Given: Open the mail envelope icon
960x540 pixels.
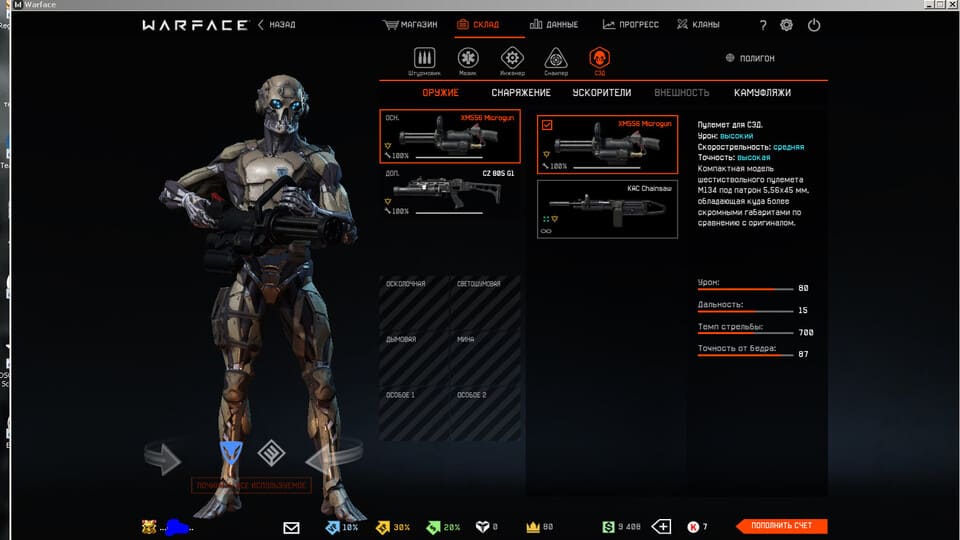Looking at the screenshot, I should [x=291, y=527].
